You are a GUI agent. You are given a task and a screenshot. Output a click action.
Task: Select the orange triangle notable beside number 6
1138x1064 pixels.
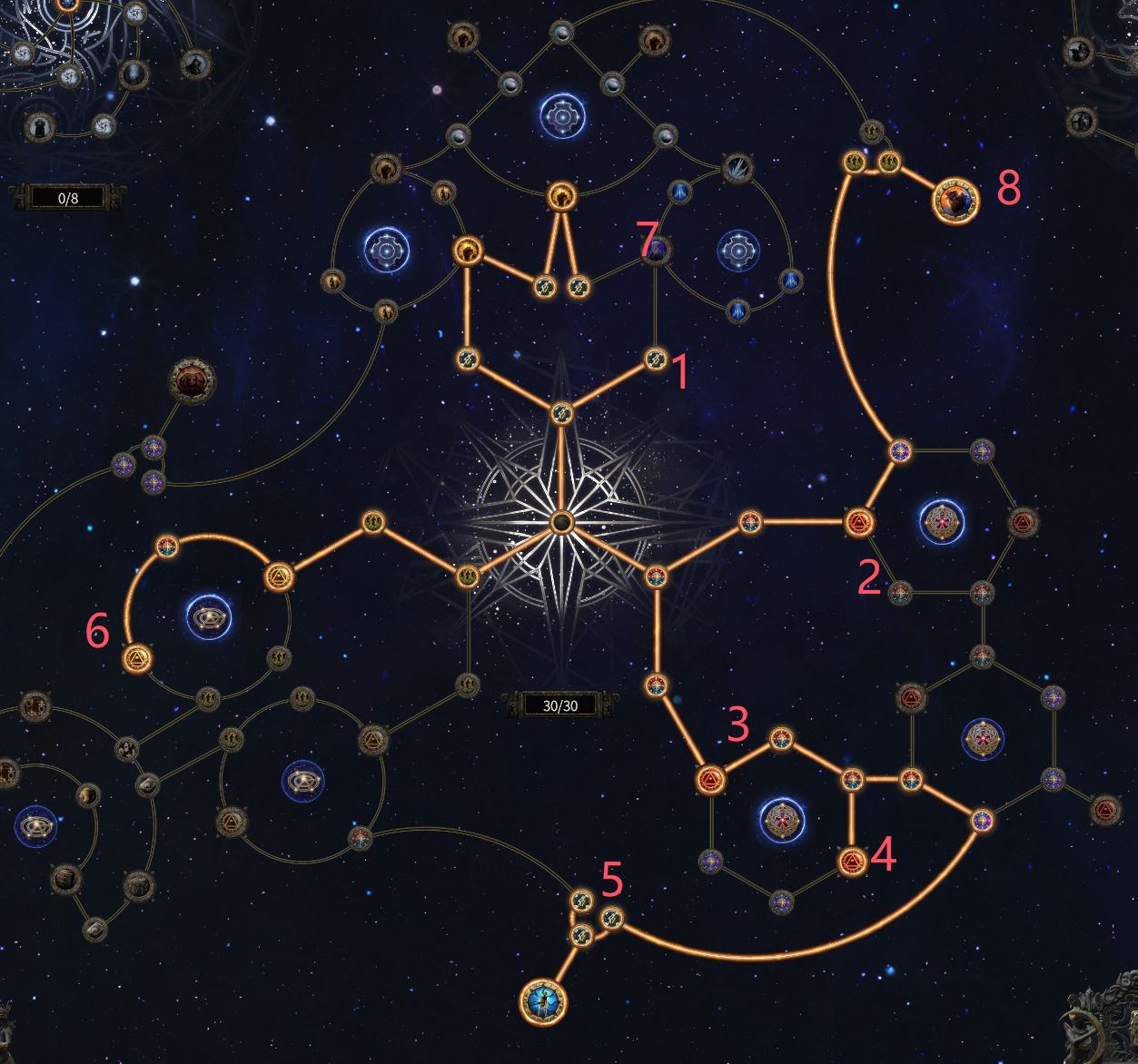(x=136, y=657)
